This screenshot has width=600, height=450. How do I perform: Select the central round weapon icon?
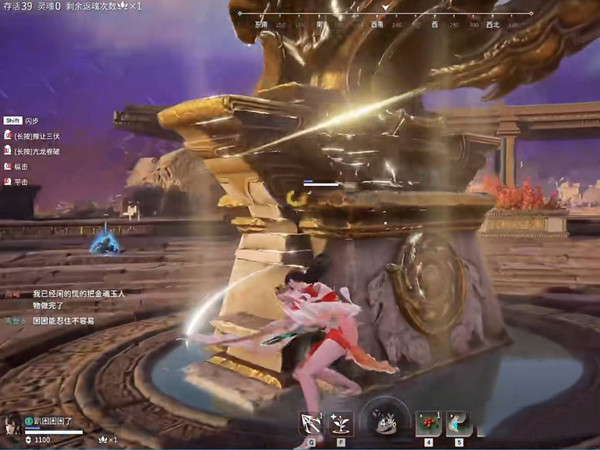tap(385, 422)
